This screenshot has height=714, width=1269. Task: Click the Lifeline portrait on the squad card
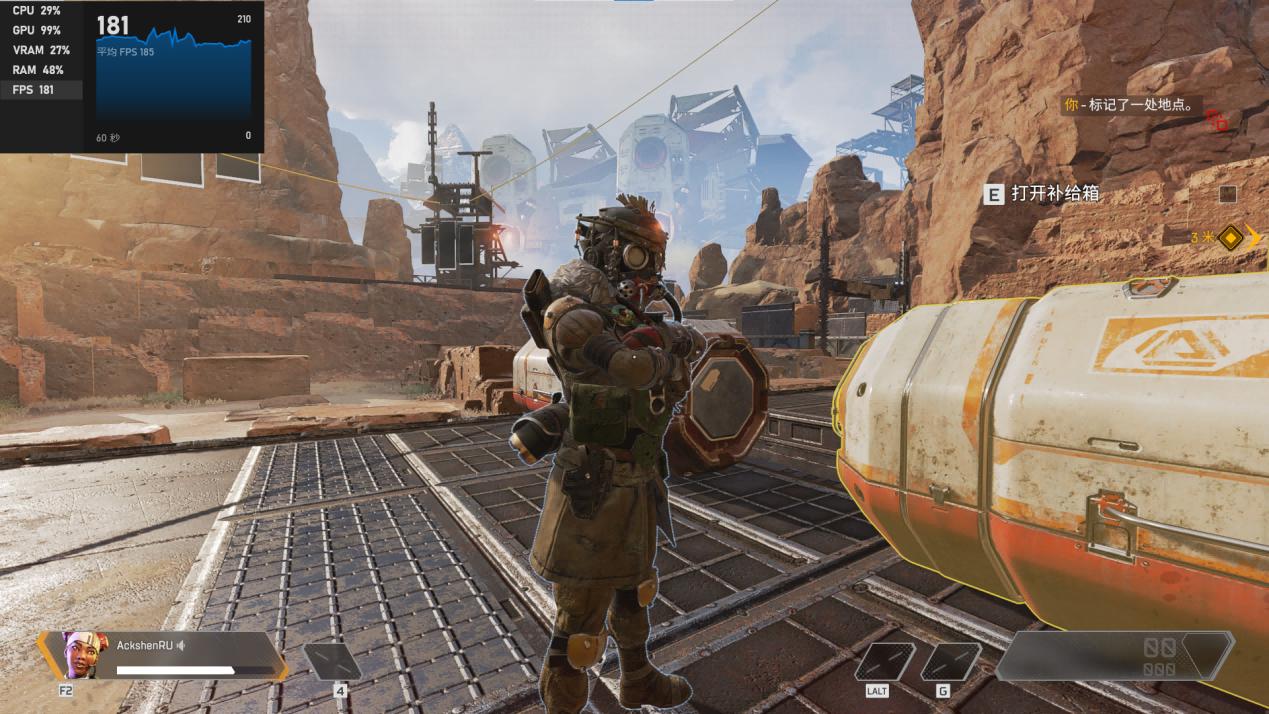point(81,653)
